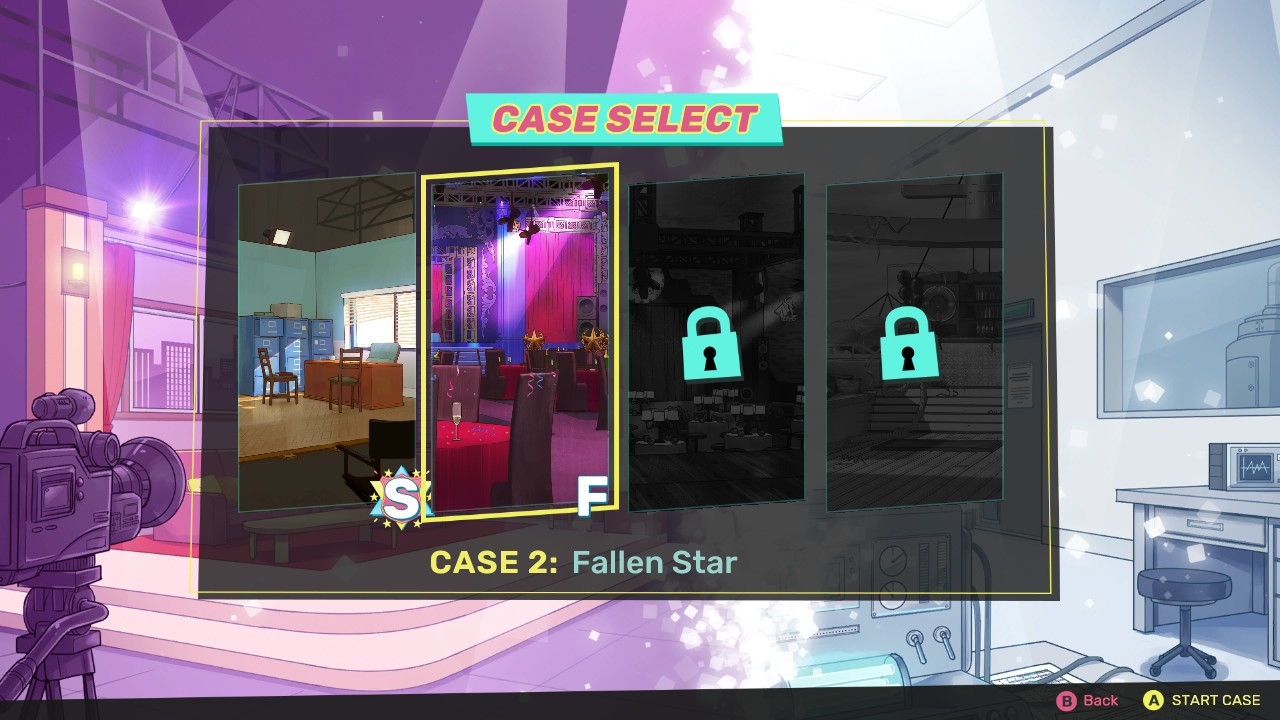Click the first locked case card
1280x720 pixels.
(715, 342)
